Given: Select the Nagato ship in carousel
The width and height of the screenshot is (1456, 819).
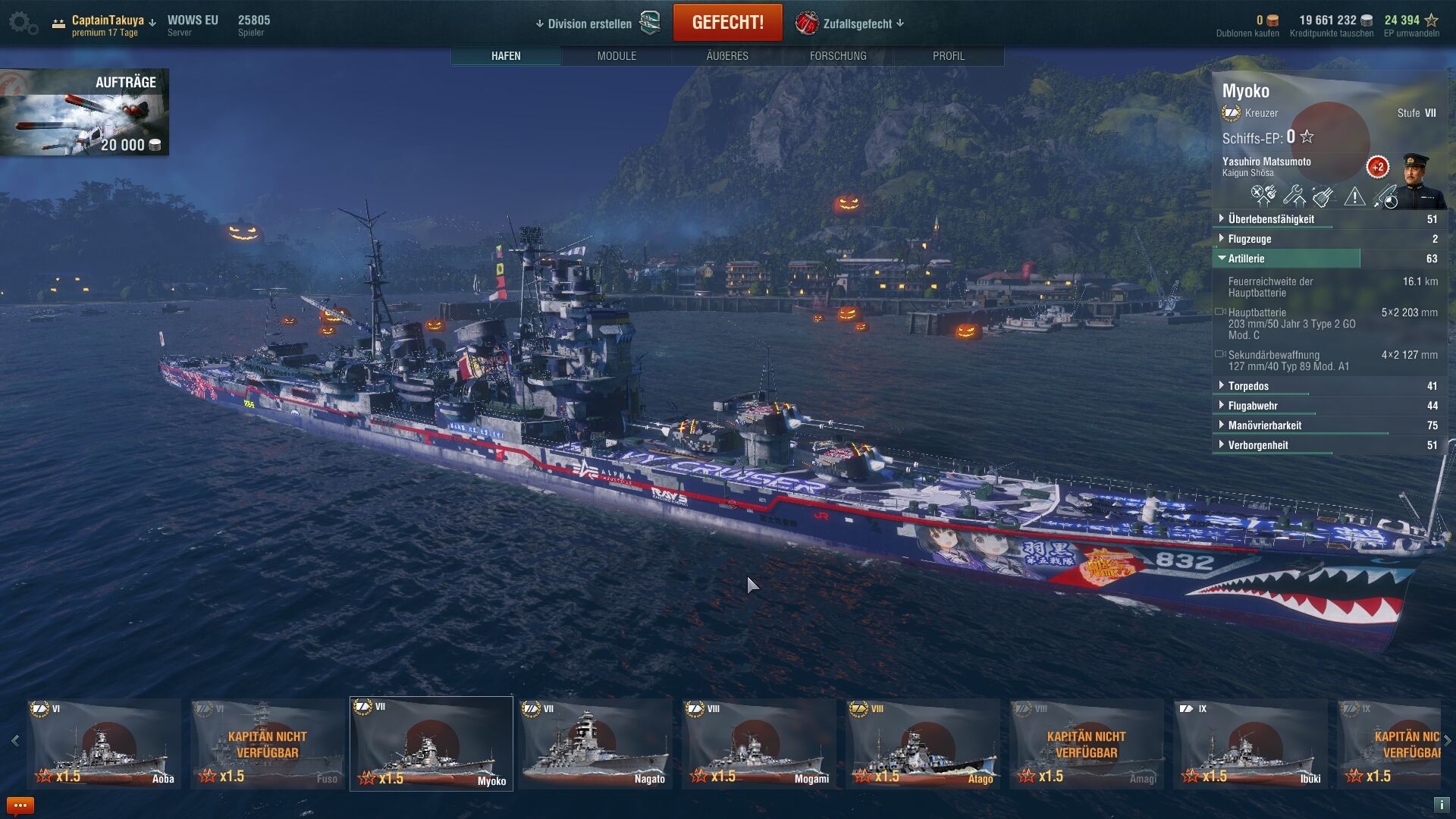Looking at the screenshot, I should (x=595, y=744).
